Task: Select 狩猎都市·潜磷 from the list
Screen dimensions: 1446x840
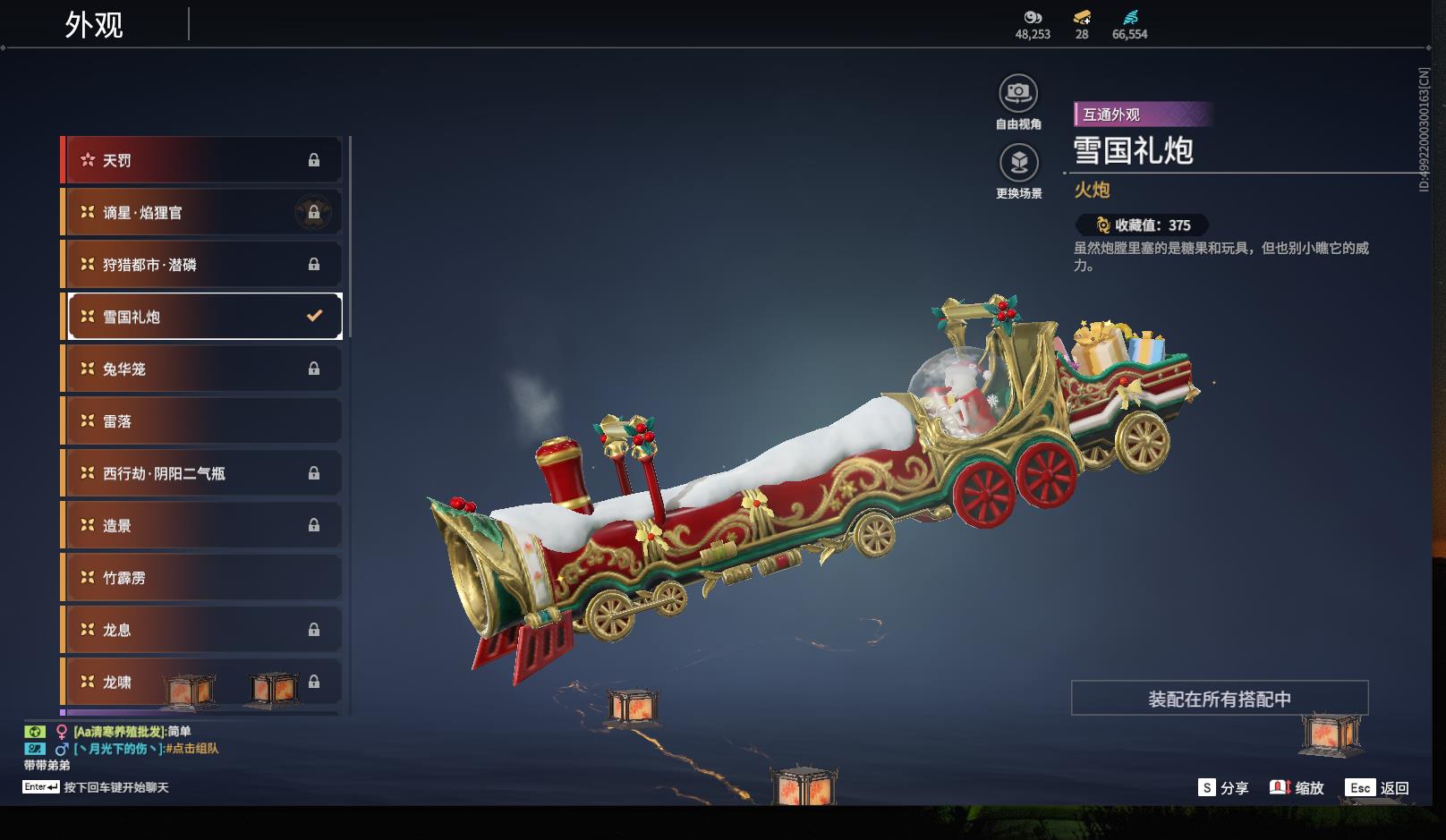Action: point(203,265)
